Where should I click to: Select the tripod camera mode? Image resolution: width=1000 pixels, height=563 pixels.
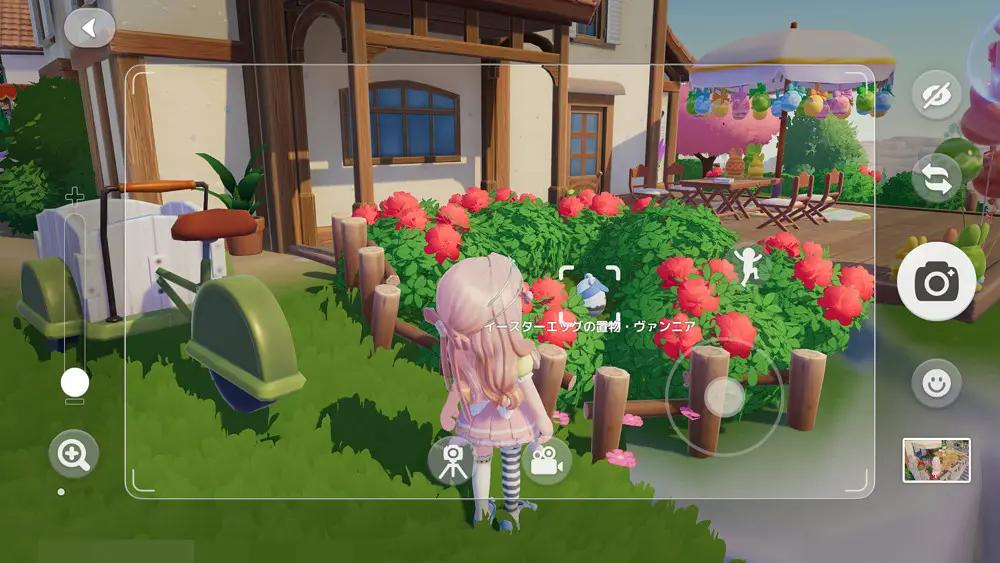pyautogui.click(x=452, y=461)
